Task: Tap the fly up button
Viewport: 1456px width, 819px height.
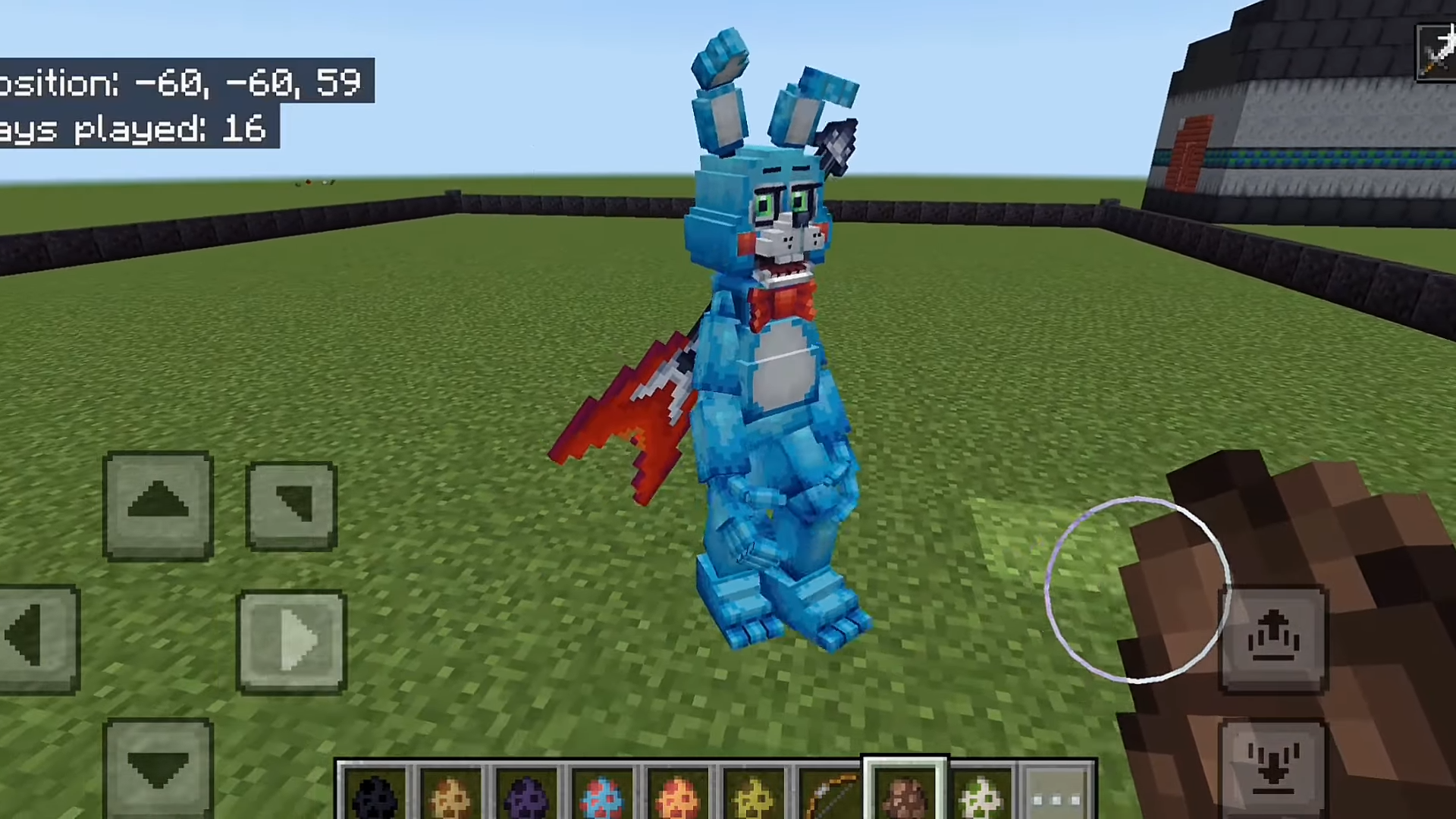Action: click(1273, 639)
